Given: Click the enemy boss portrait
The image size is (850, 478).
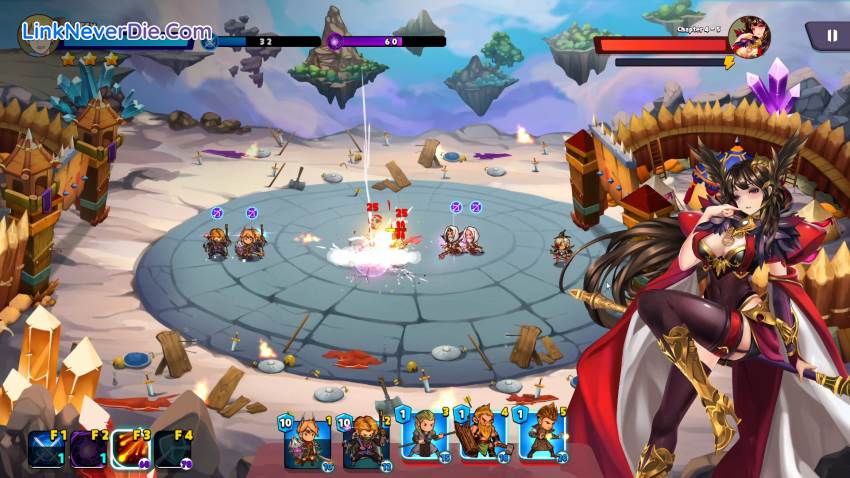Looking at the screenshot, I should (749, 38).
